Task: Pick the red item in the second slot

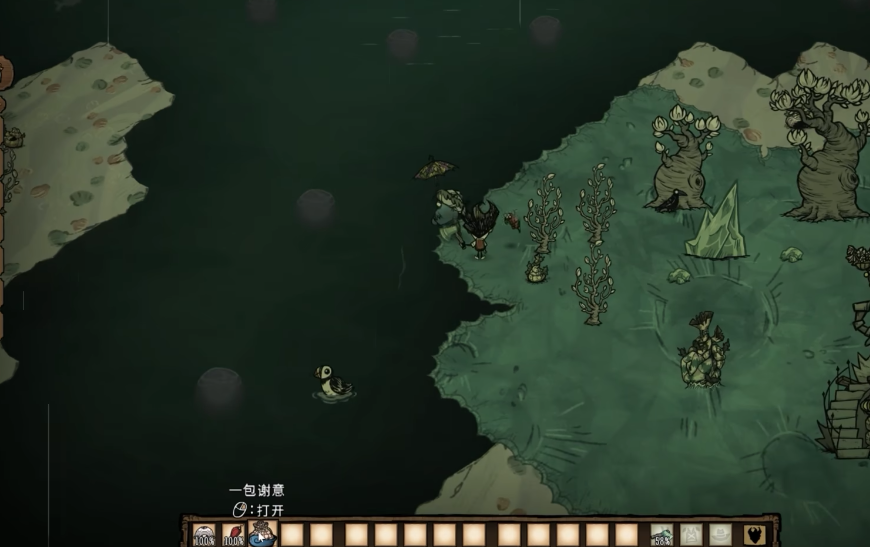Action: click(x=233, y=535)
